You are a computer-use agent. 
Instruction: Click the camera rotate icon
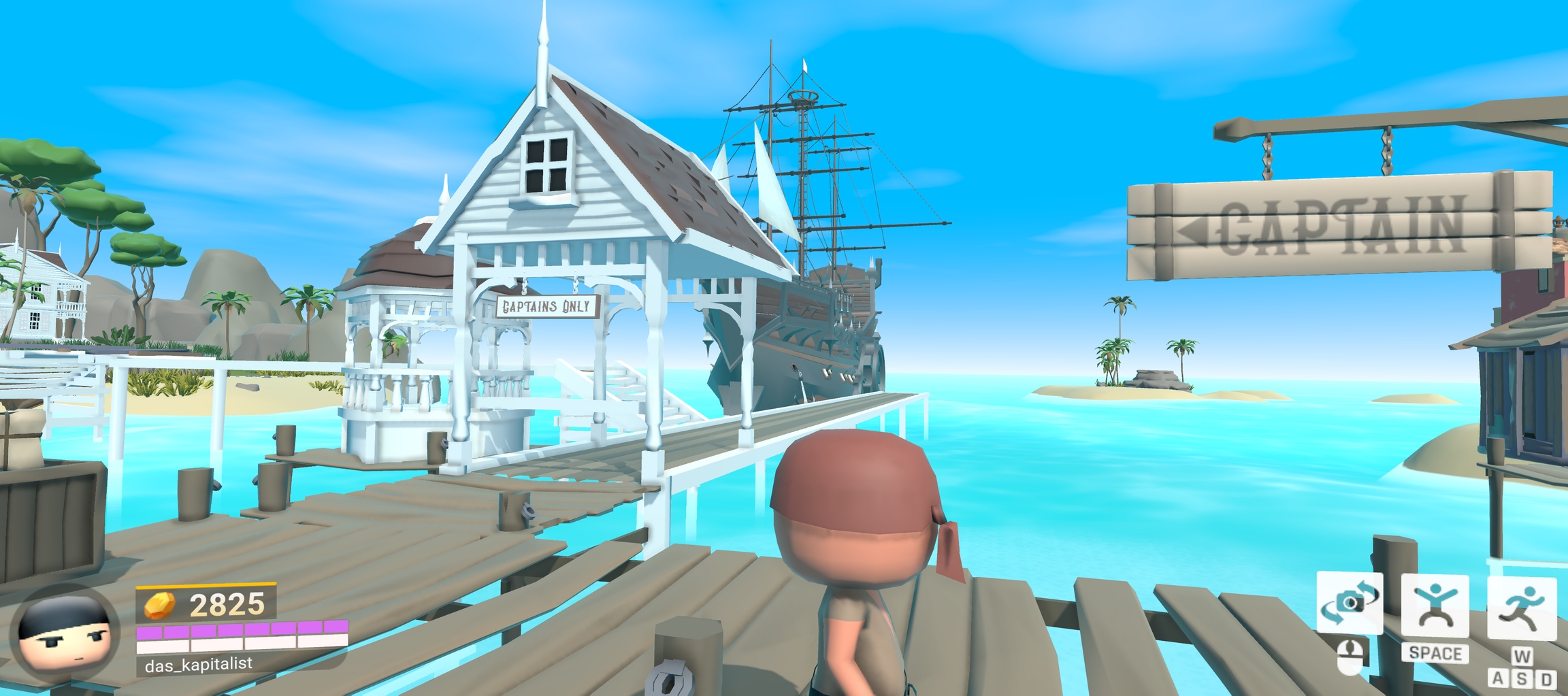(1350, 603)
